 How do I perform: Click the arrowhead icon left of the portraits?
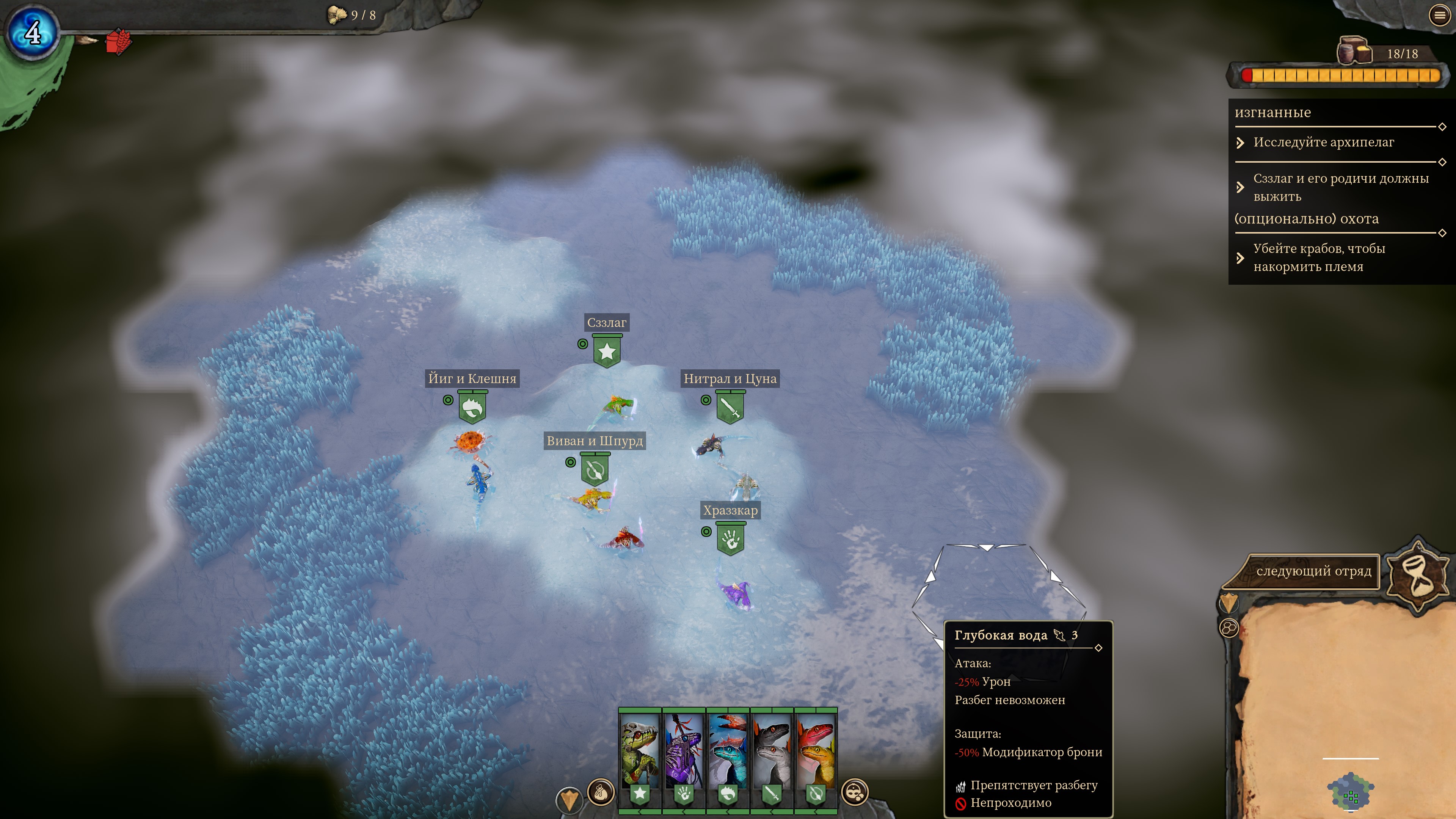coord(569,798)
